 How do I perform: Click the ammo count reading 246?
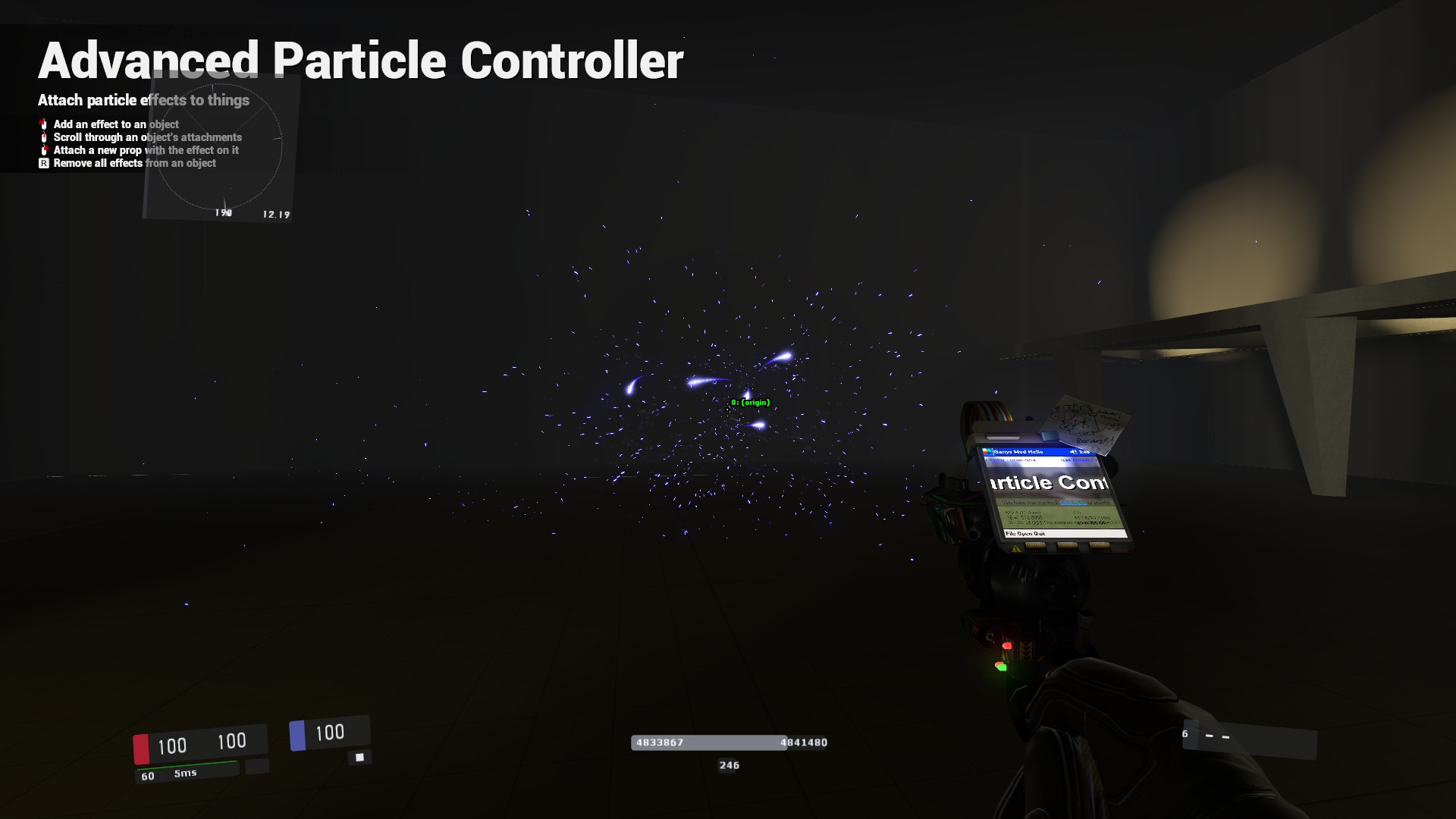click(x=729, y=766)
